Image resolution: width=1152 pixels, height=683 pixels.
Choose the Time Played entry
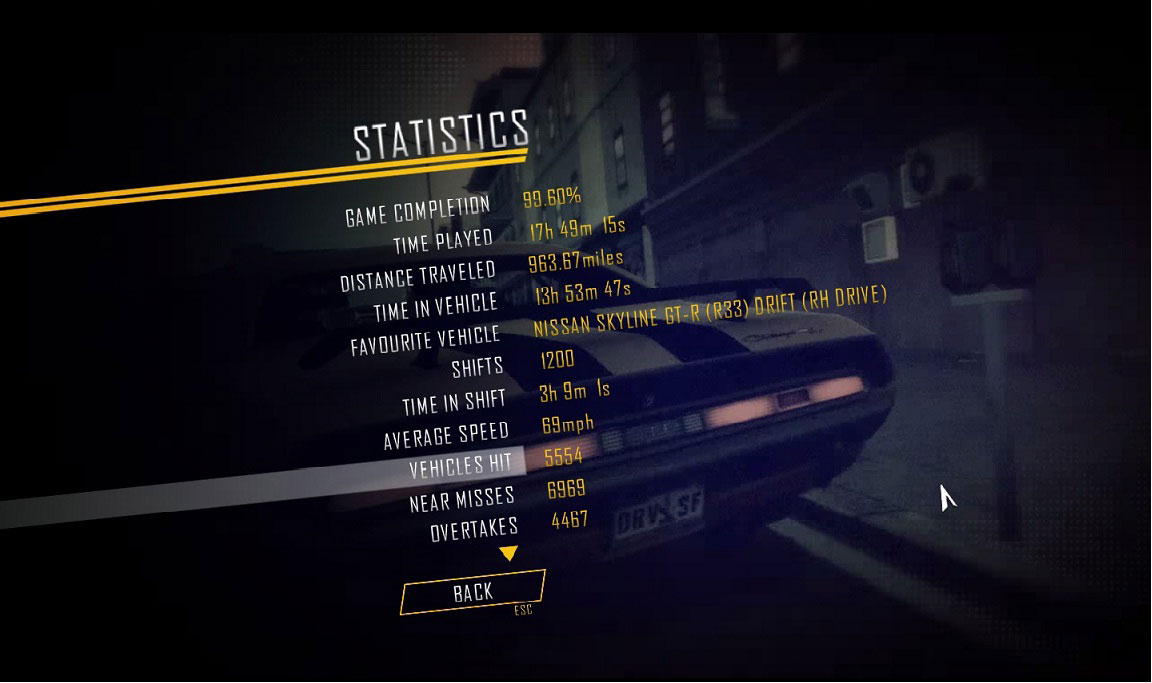tap(443, 242)
